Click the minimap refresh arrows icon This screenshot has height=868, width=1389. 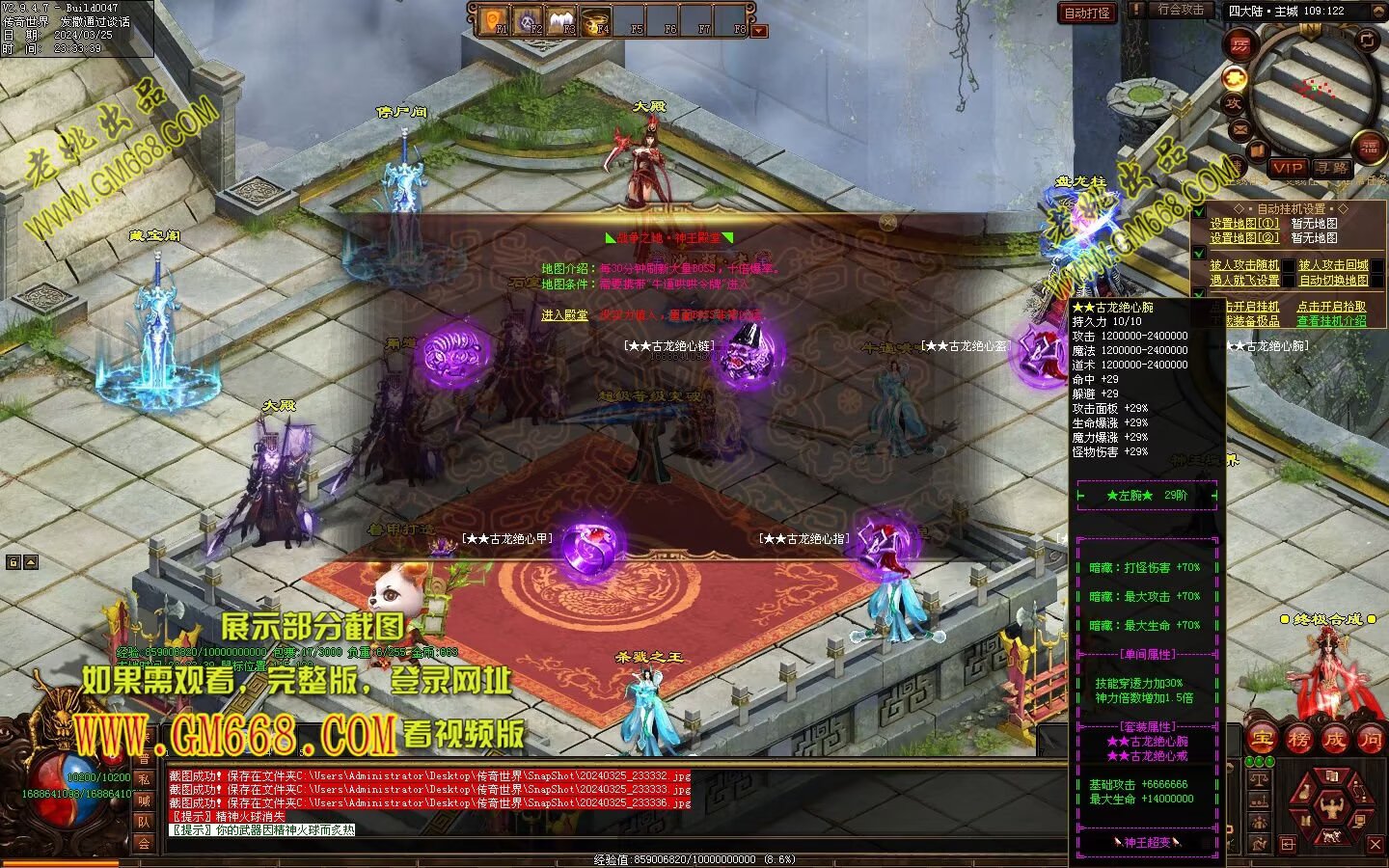[x=1367, y=41]
